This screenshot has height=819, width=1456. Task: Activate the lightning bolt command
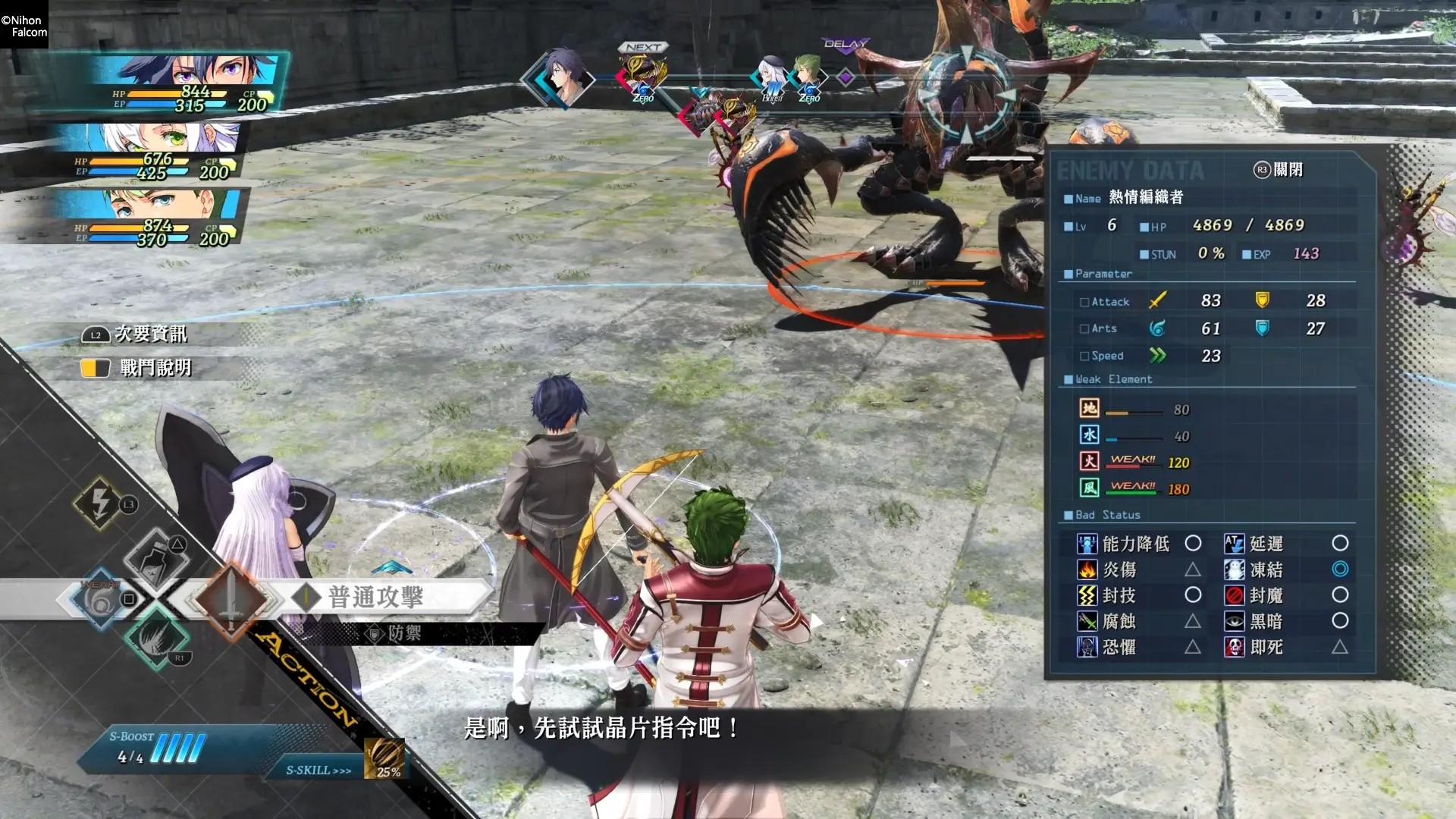click(100, 503)
